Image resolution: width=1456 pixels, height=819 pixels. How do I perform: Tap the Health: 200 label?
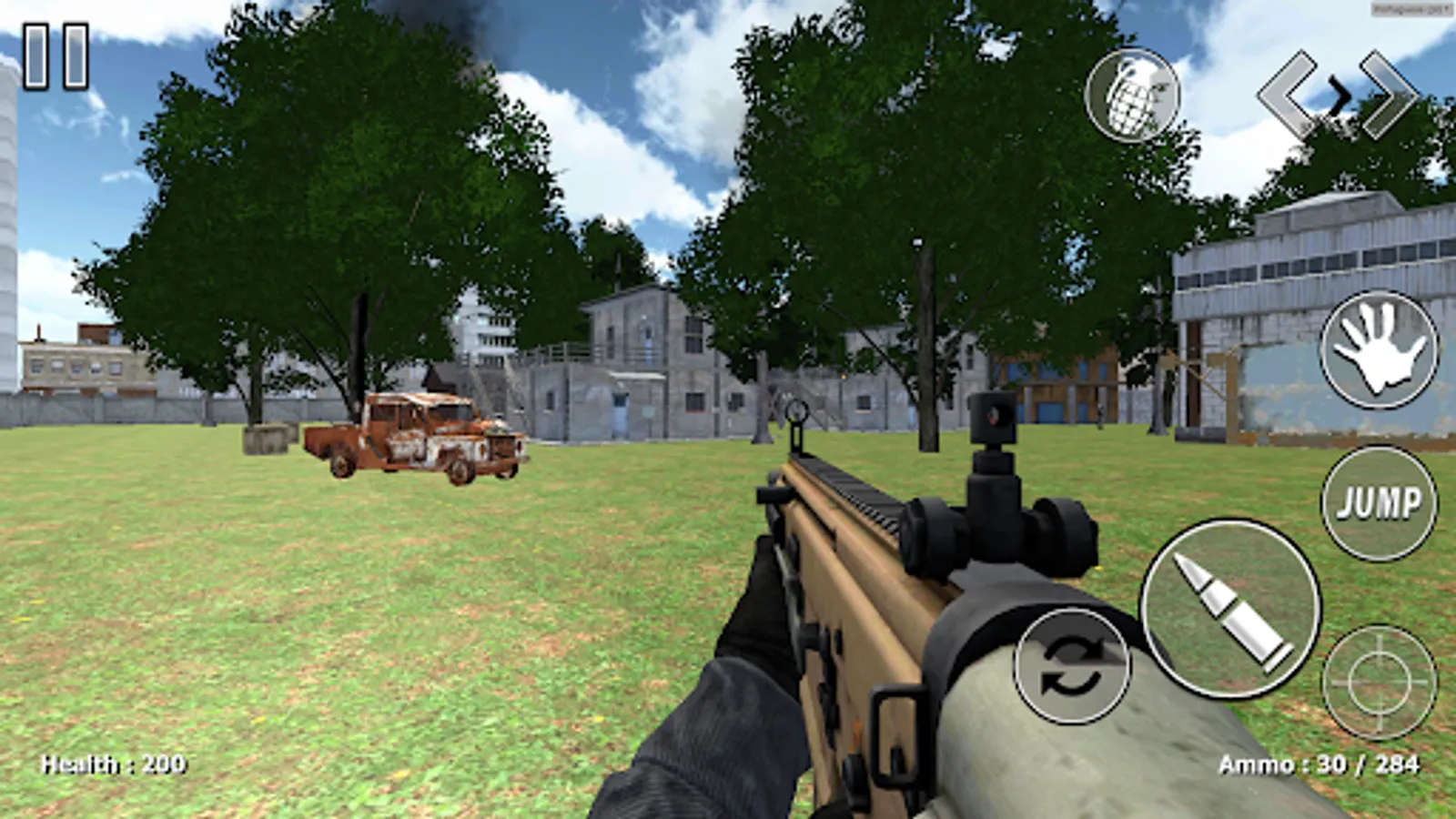coord(114,764)
